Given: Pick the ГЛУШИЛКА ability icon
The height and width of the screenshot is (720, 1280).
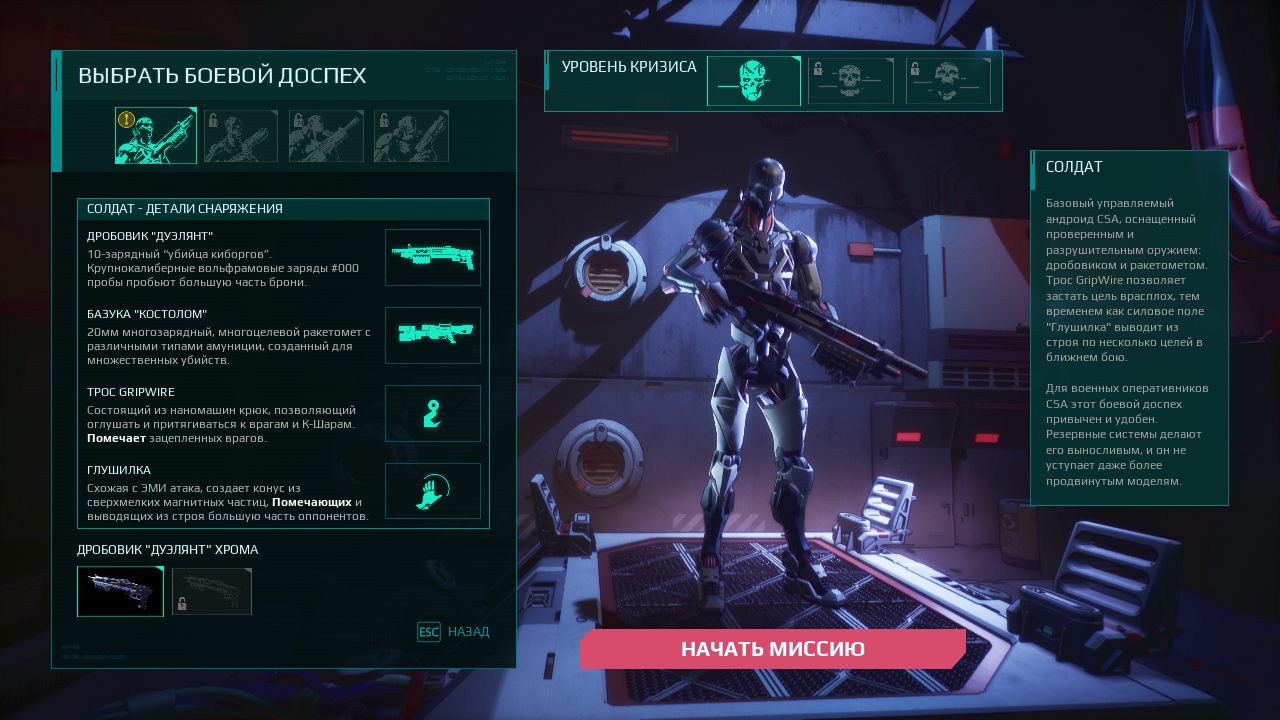Looking at the screenshot, I should point(433,491).
